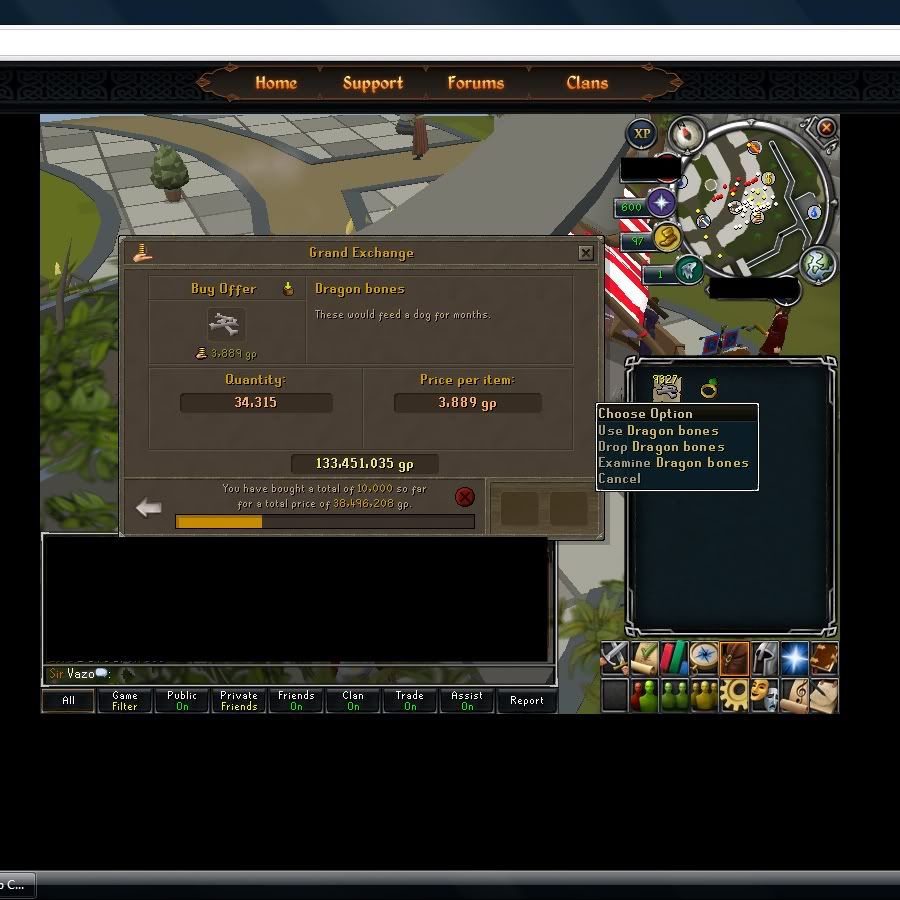The height and width of the screenshot is (900, 900).
Task: Open the music player scroll tab
Action: [794, 693]
